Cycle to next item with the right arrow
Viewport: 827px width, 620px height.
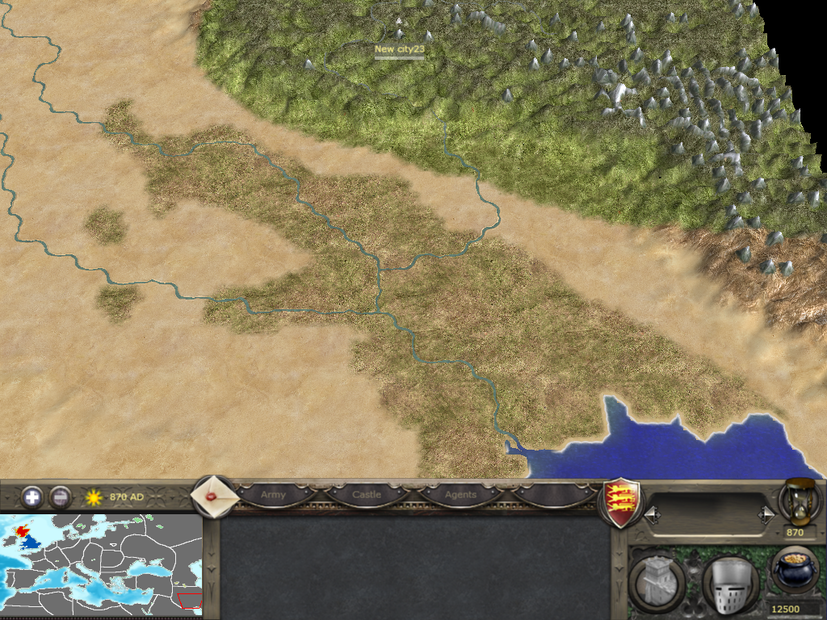tap(765, 514)
